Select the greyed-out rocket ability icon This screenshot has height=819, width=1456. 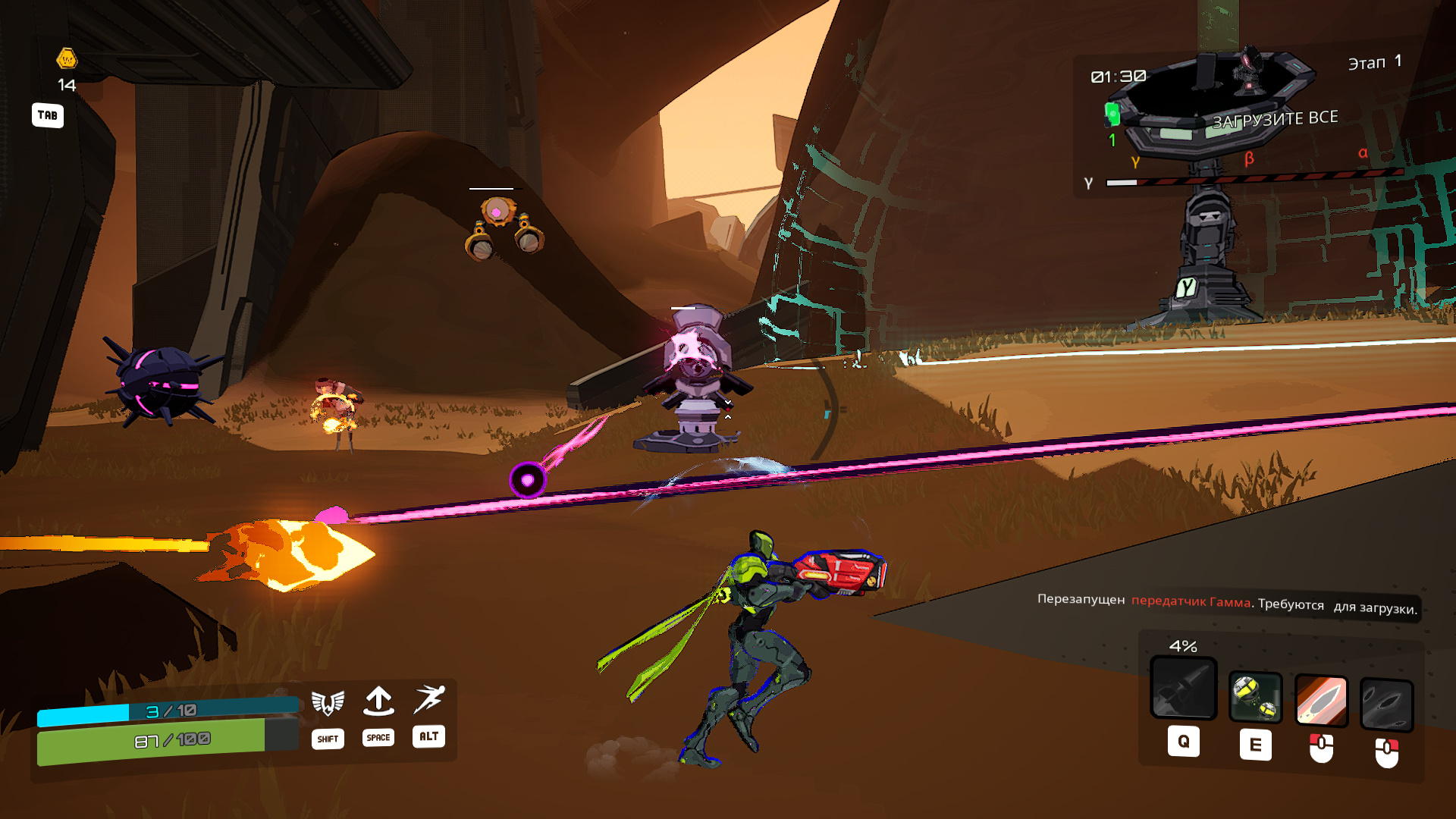[1183, 687]
